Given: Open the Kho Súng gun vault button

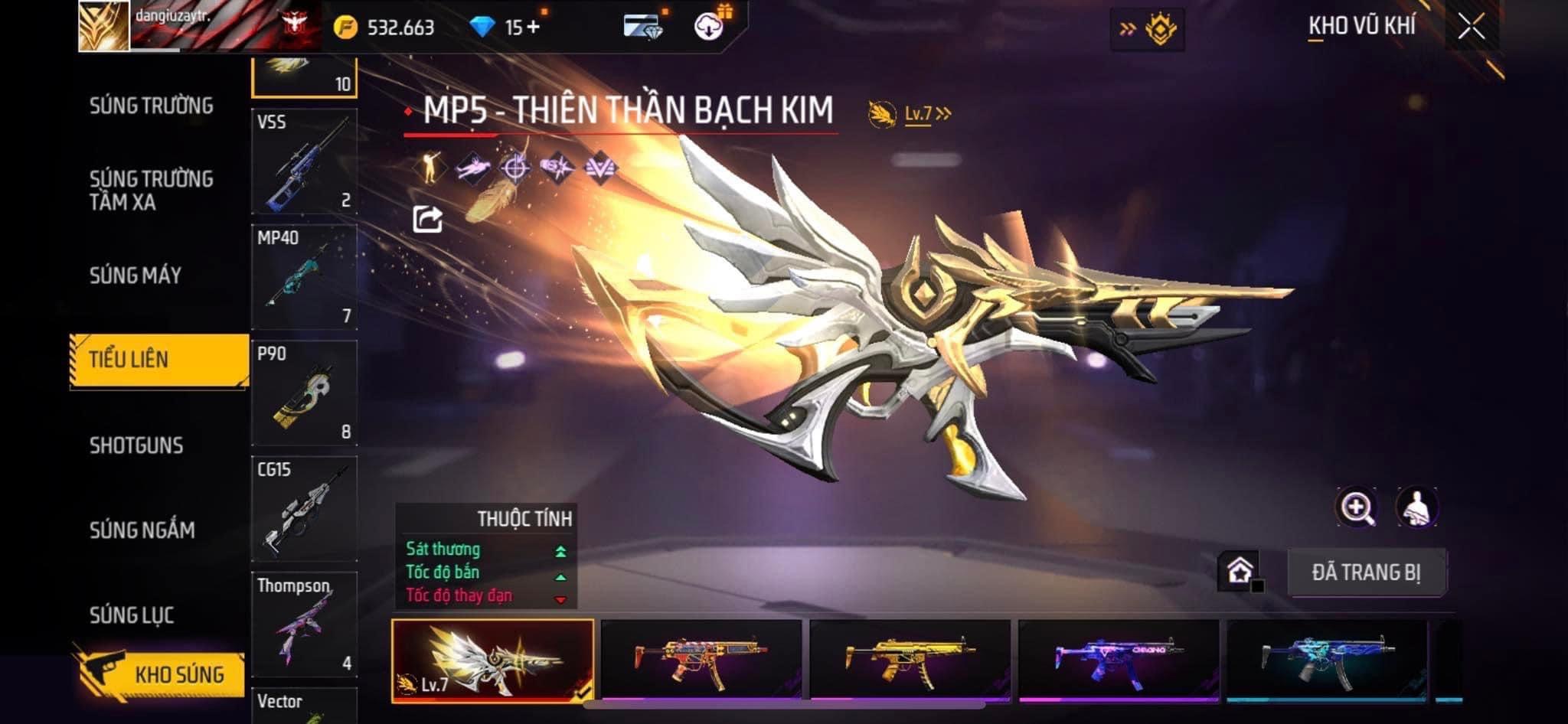Looking at the screenshot, I should tap(161, 673).
